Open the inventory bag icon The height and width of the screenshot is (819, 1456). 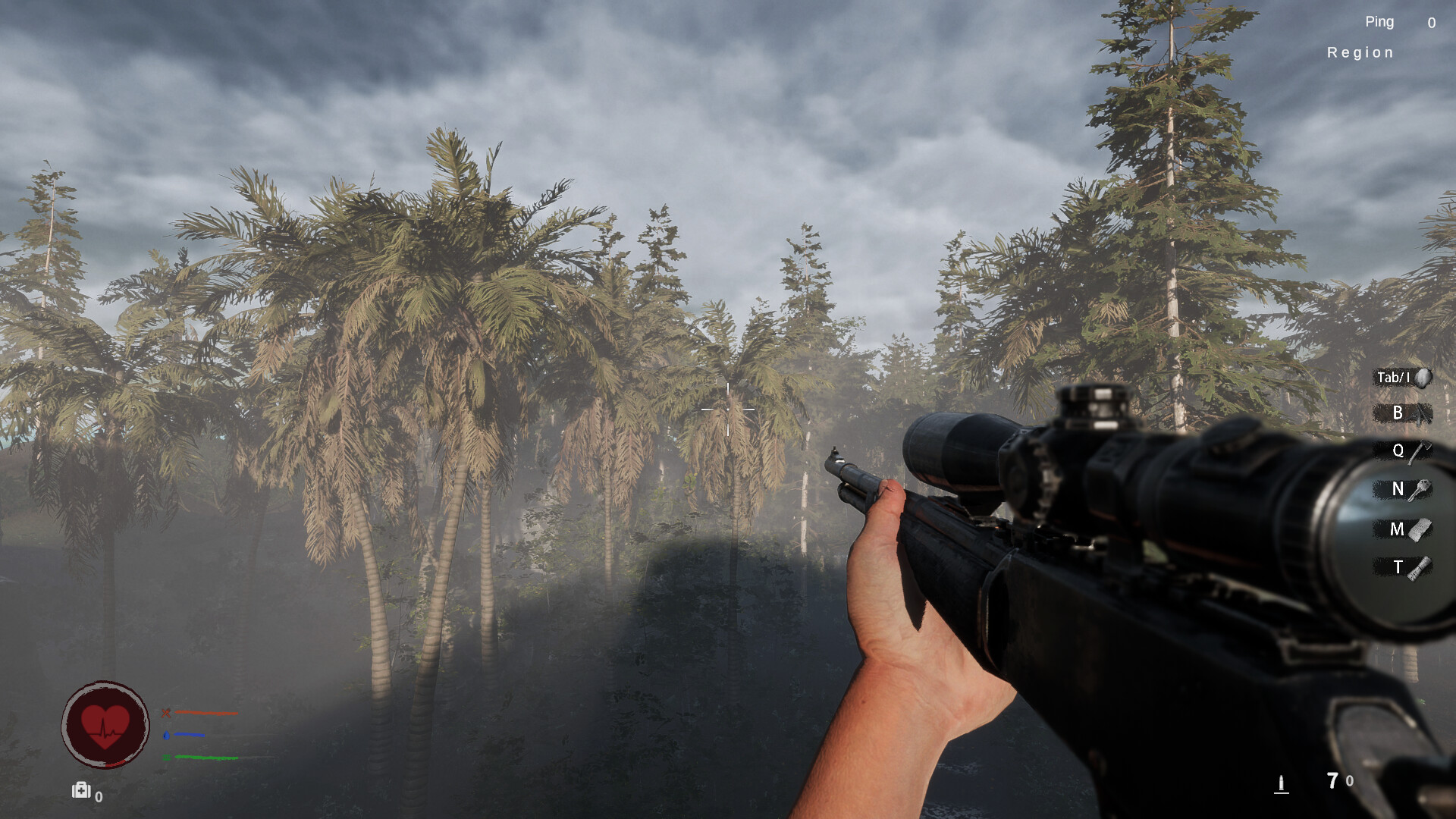point(1423,378)
